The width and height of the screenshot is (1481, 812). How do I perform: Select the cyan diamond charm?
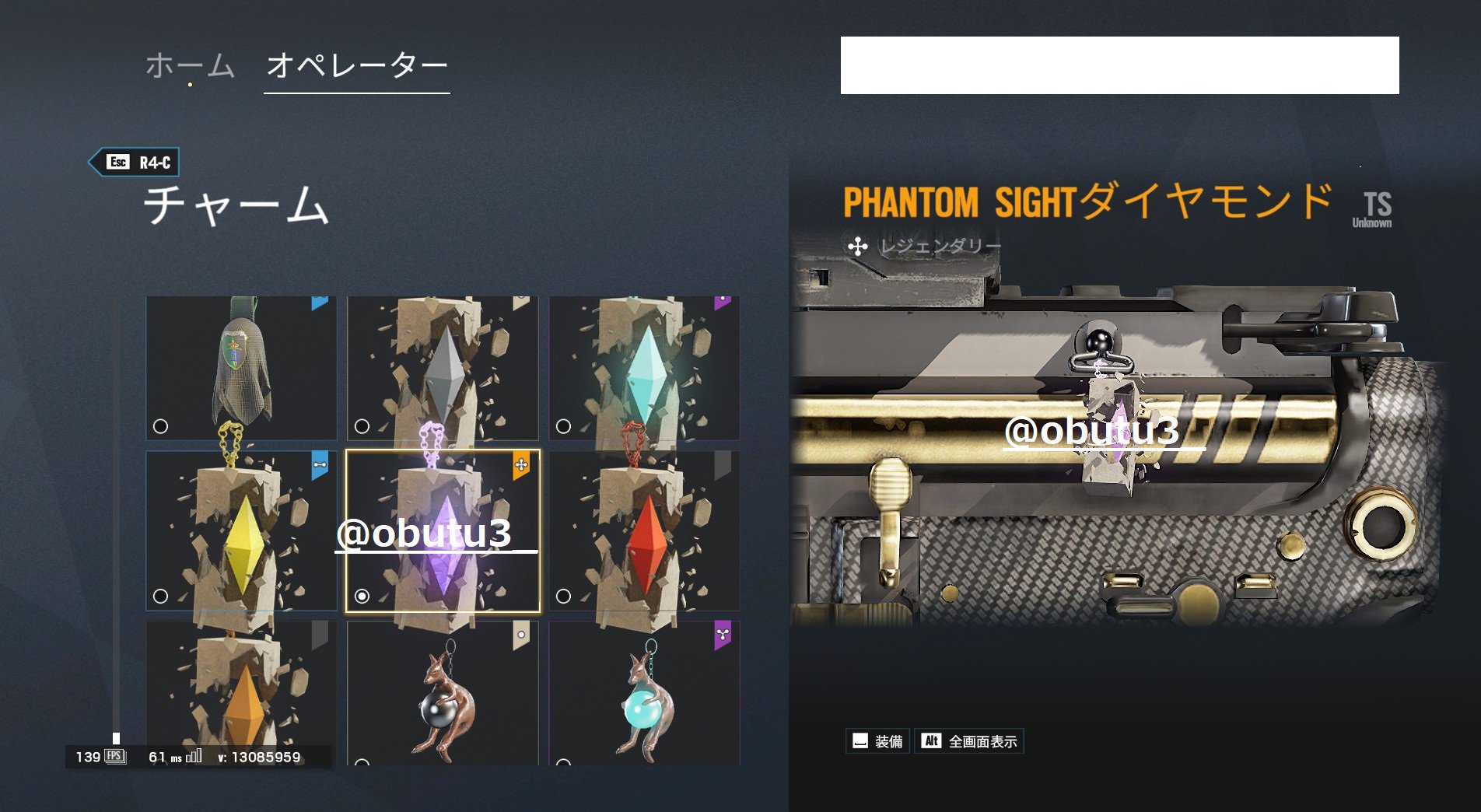644,367
